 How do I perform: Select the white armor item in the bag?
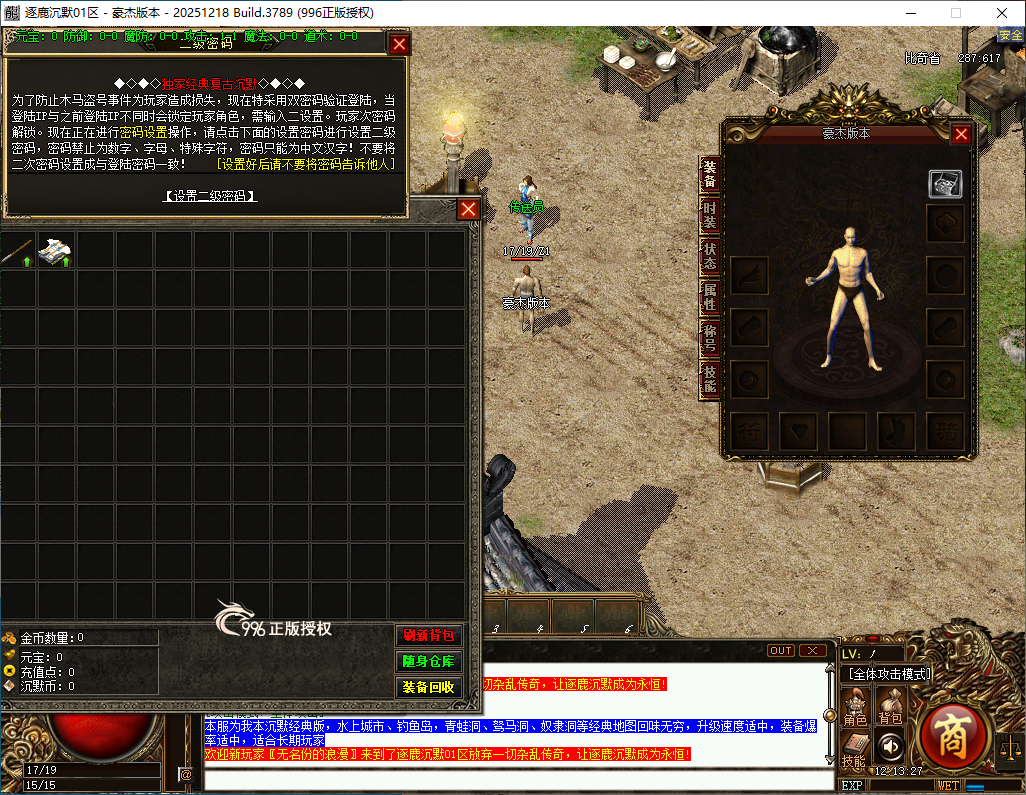(x=55, y=251)
